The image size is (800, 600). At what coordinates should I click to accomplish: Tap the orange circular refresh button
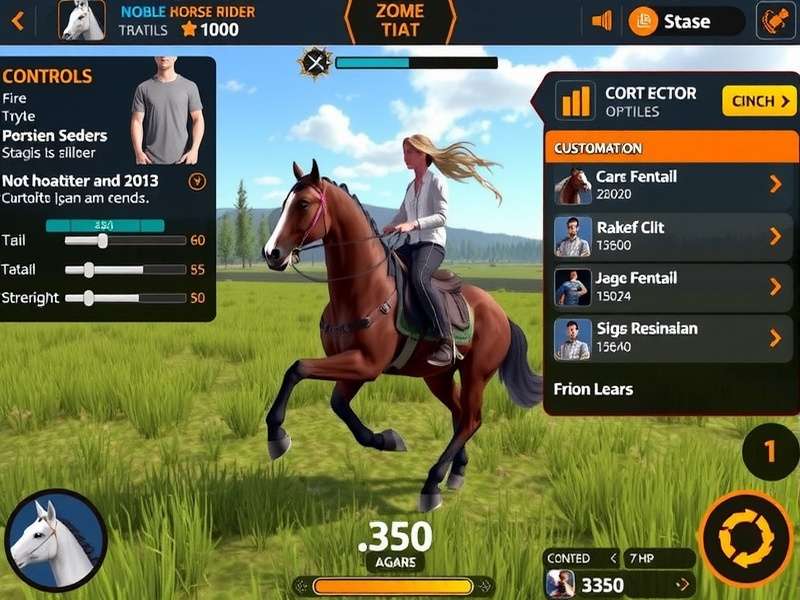(746, 539)
